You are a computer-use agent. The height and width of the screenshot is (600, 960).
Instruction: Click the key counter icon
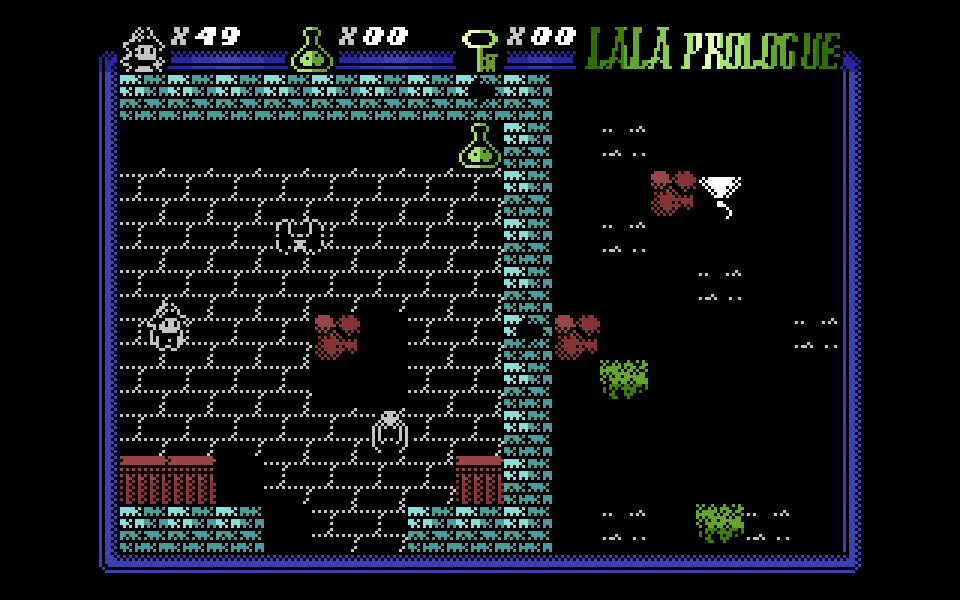[481, 50]
